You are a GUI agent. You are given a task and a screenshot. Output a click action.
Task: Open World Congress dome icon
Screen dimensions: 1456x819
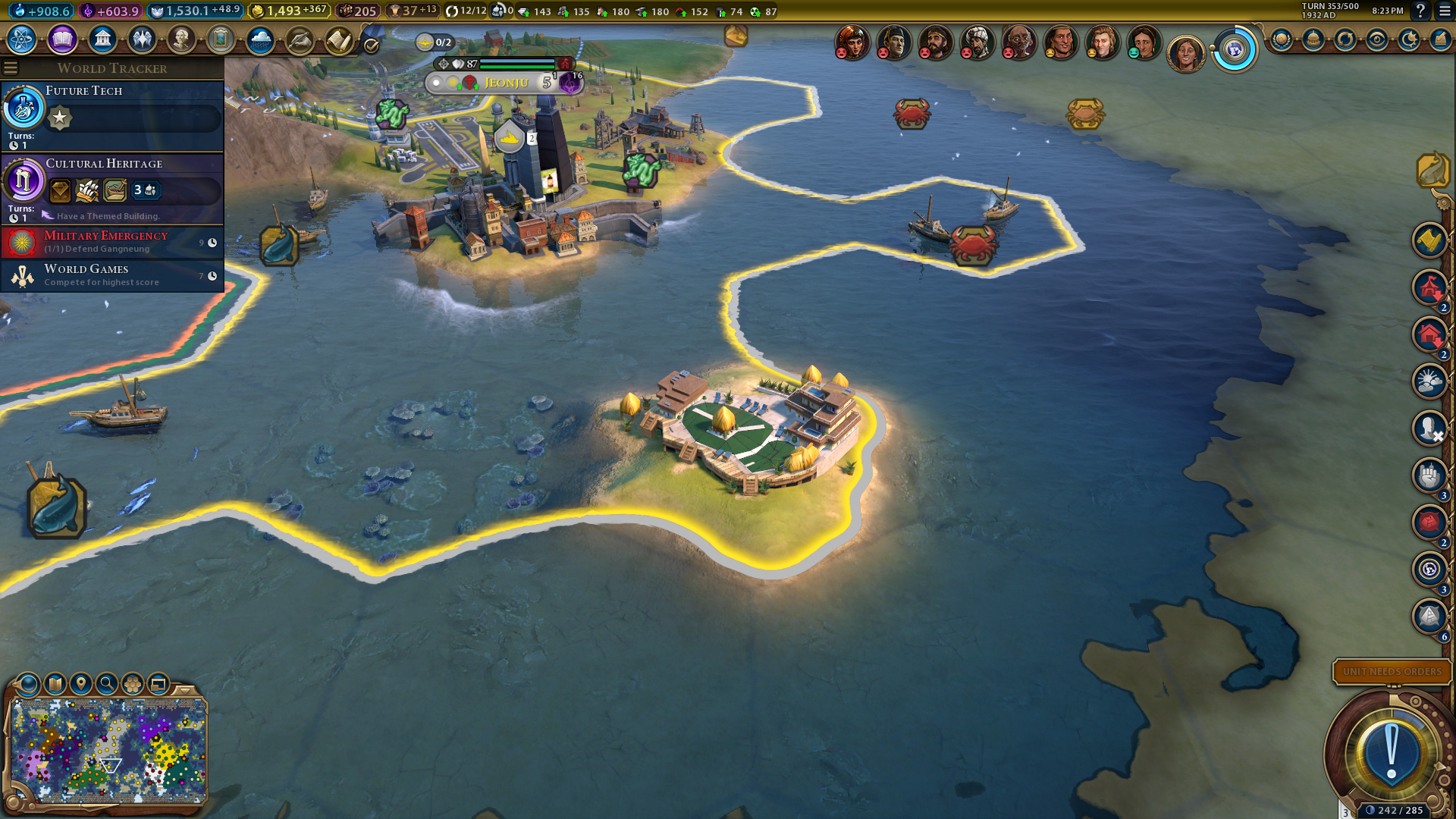click(1313, 39)
